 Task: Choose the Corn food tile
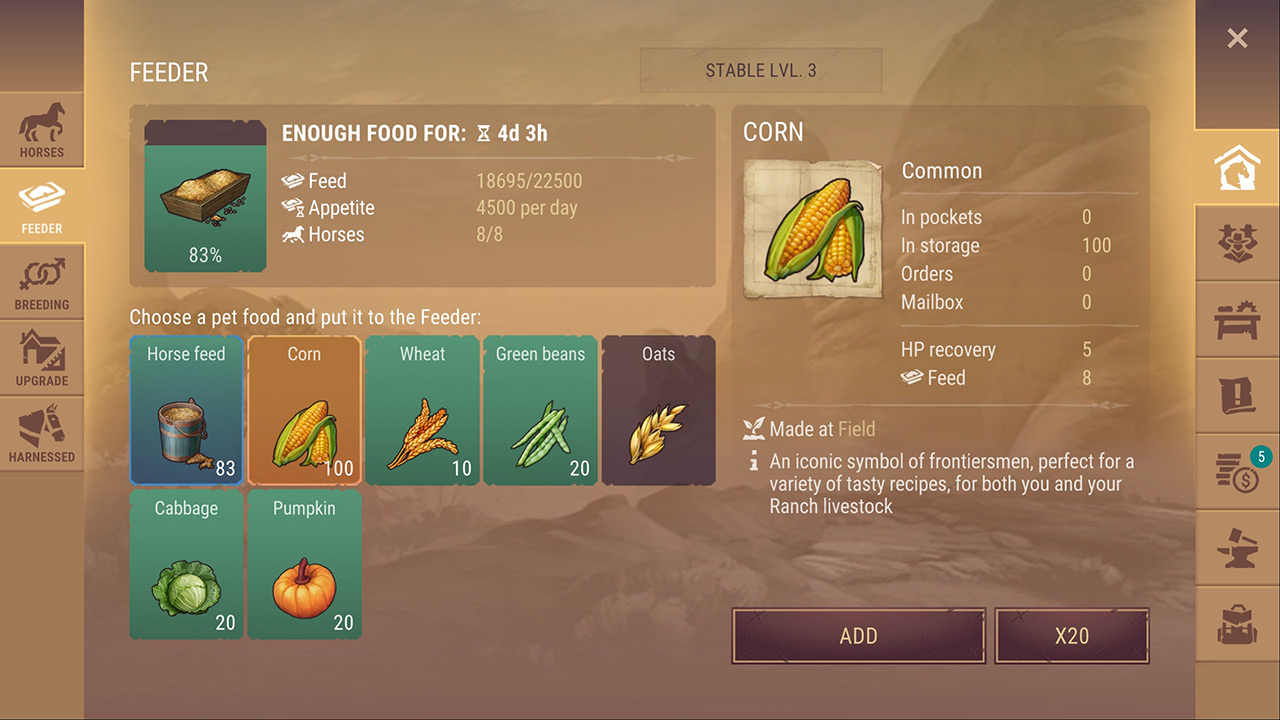304,410
